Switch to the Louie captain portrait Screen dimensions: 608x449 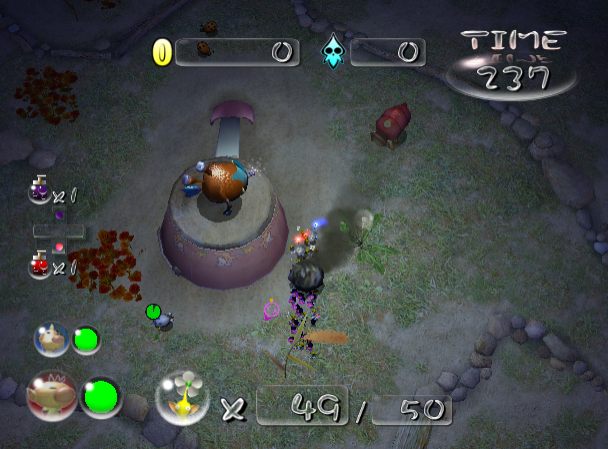click(52, 340)
